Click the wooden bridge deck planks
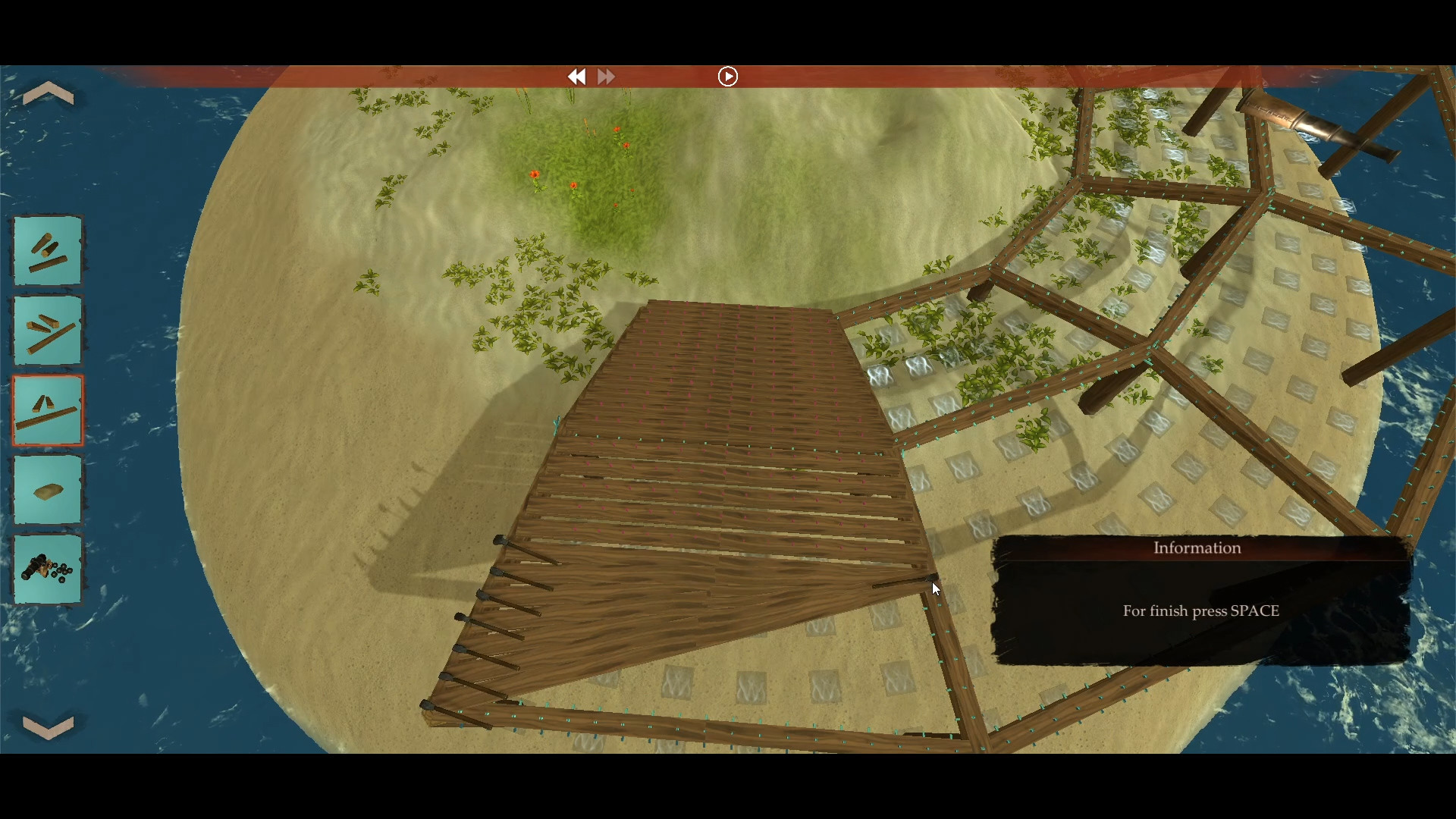This screenshot has width=1456, height=819. [720, 417]
